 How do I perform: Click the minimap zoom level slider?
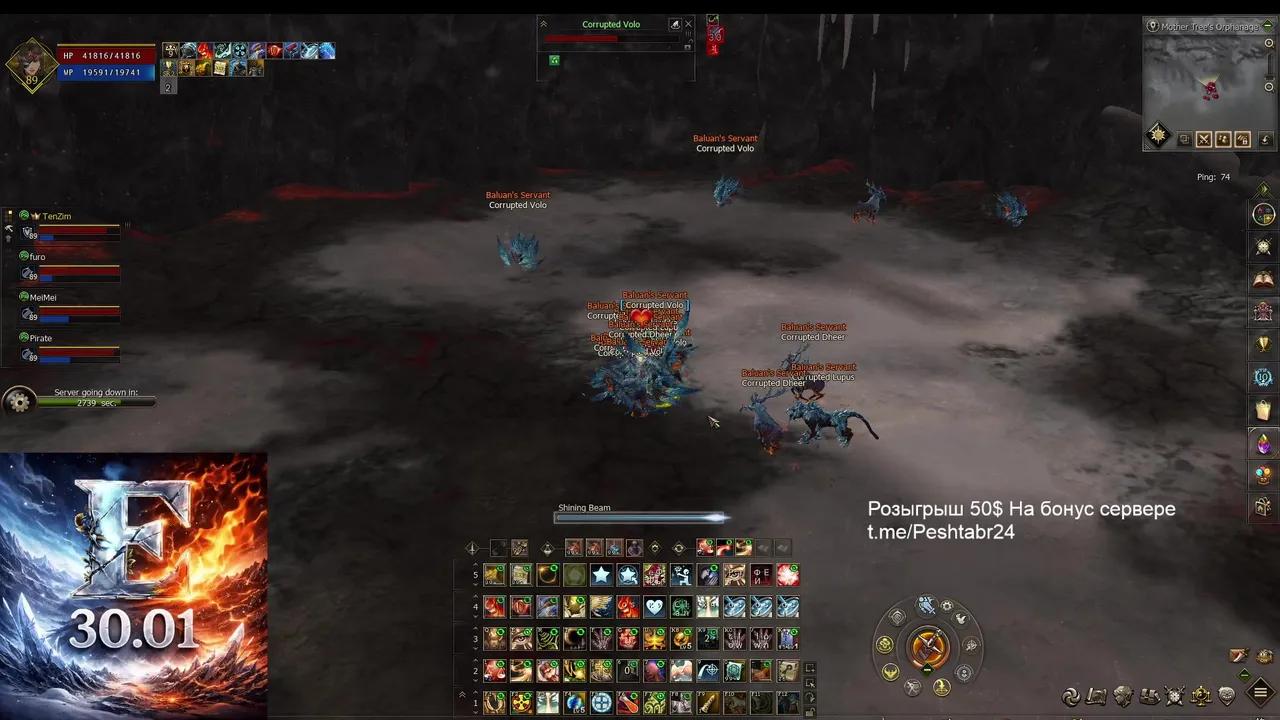tap(1269, 76)
